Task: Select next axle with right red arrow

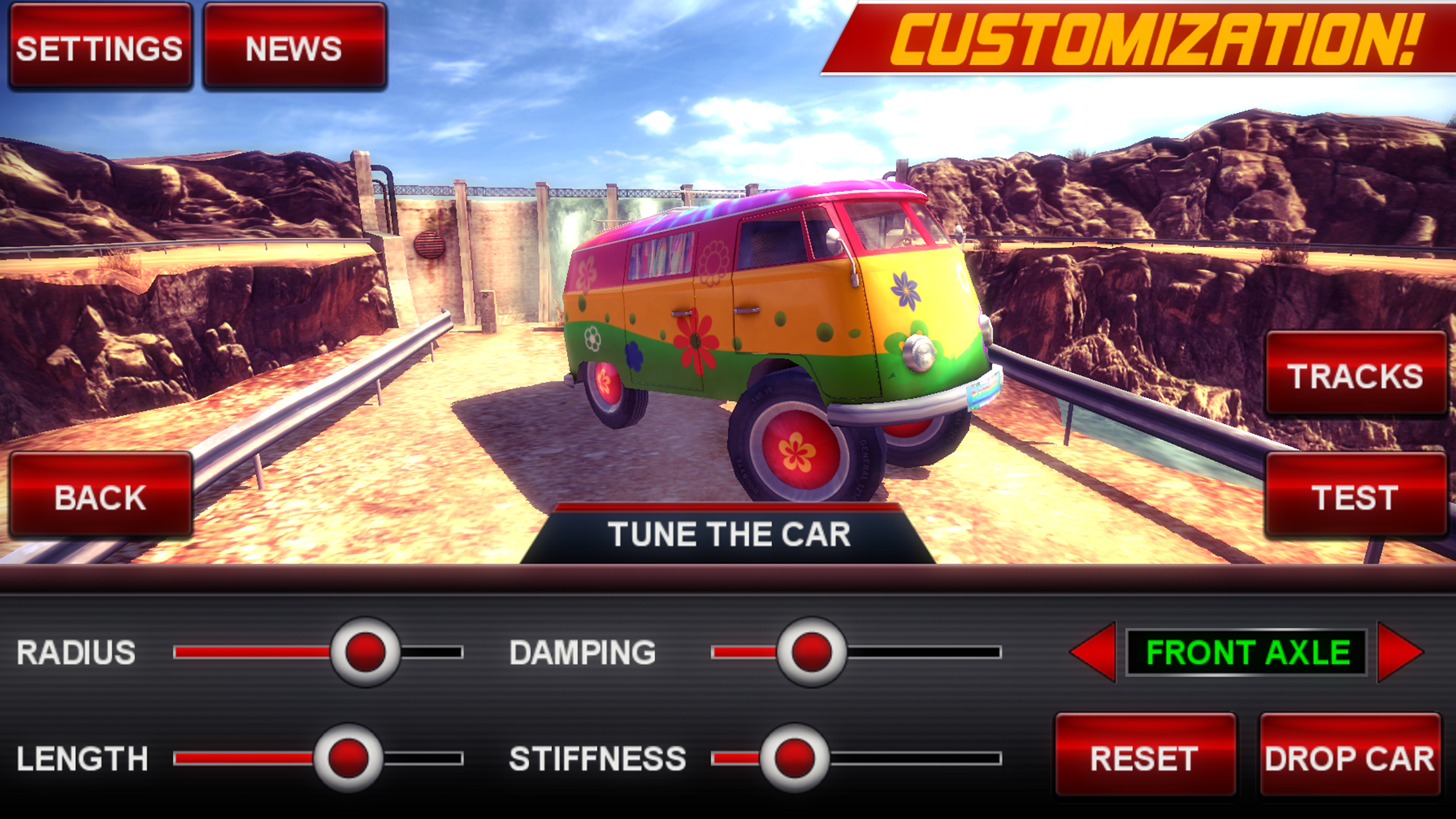Action: coord(1398,652)
